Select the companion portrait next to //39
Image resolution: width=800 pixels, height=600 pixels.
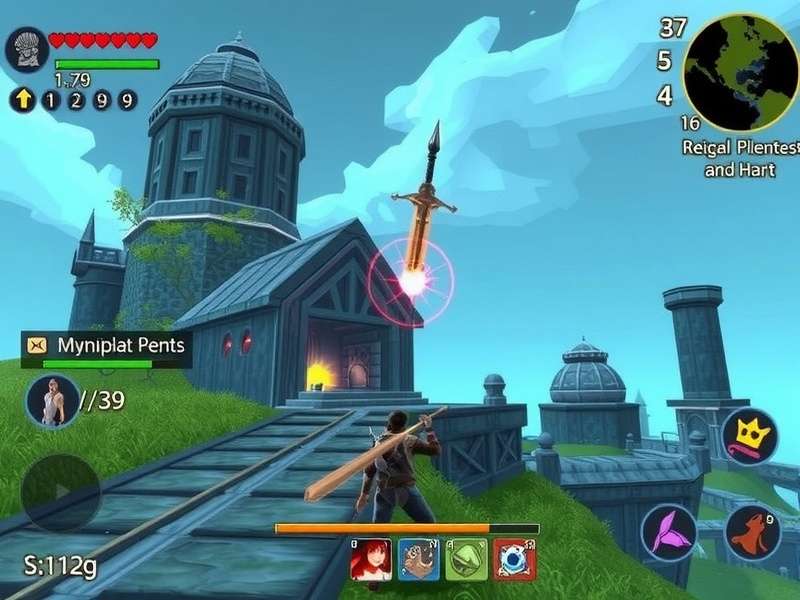pyautogui.click(x=52, y=401)
